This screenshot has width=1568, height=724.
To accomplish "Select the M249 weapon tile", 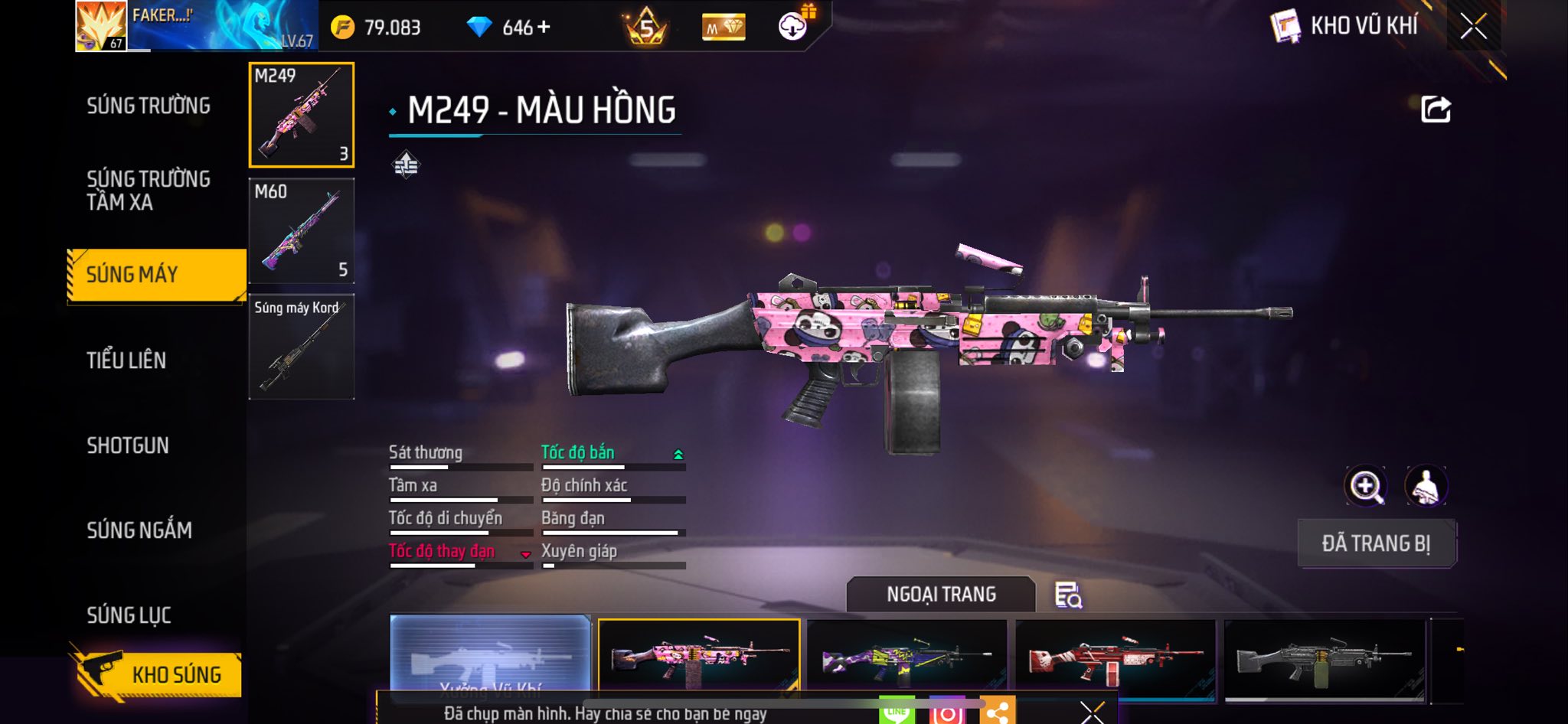I will pos(302,115).
